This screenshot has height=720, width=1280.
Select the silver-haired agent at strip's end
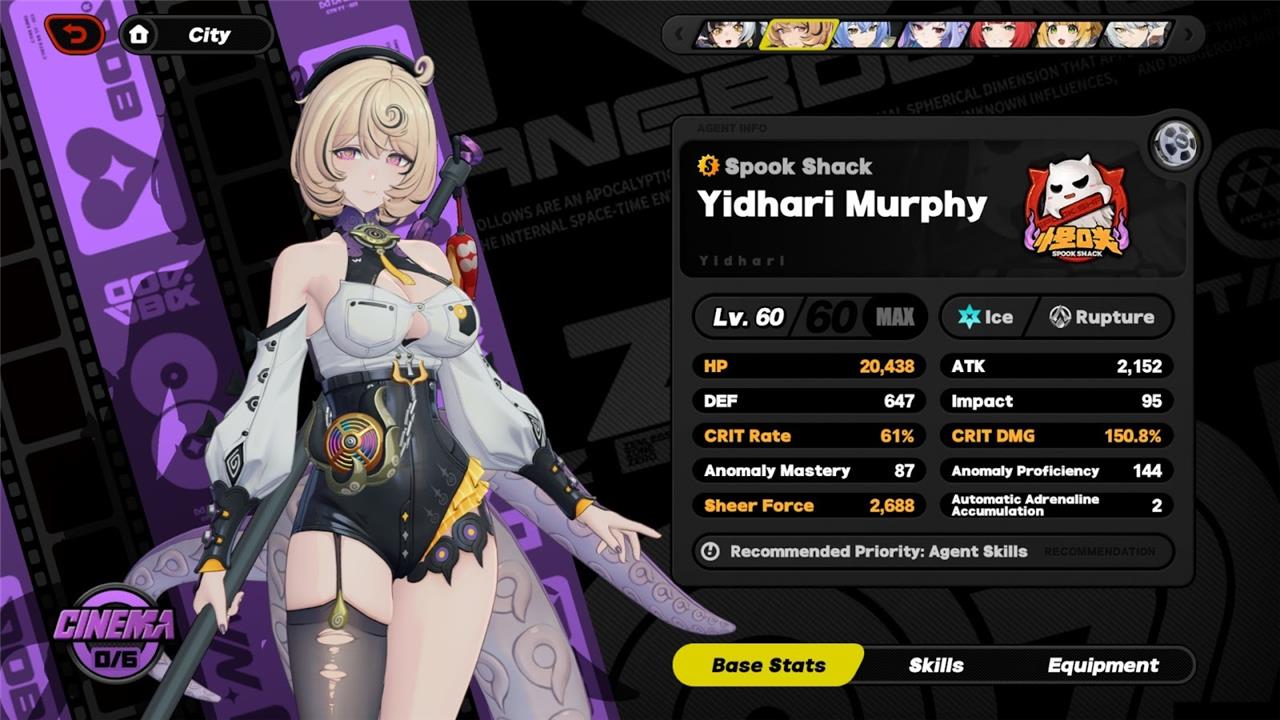(x=1136, y=35)
